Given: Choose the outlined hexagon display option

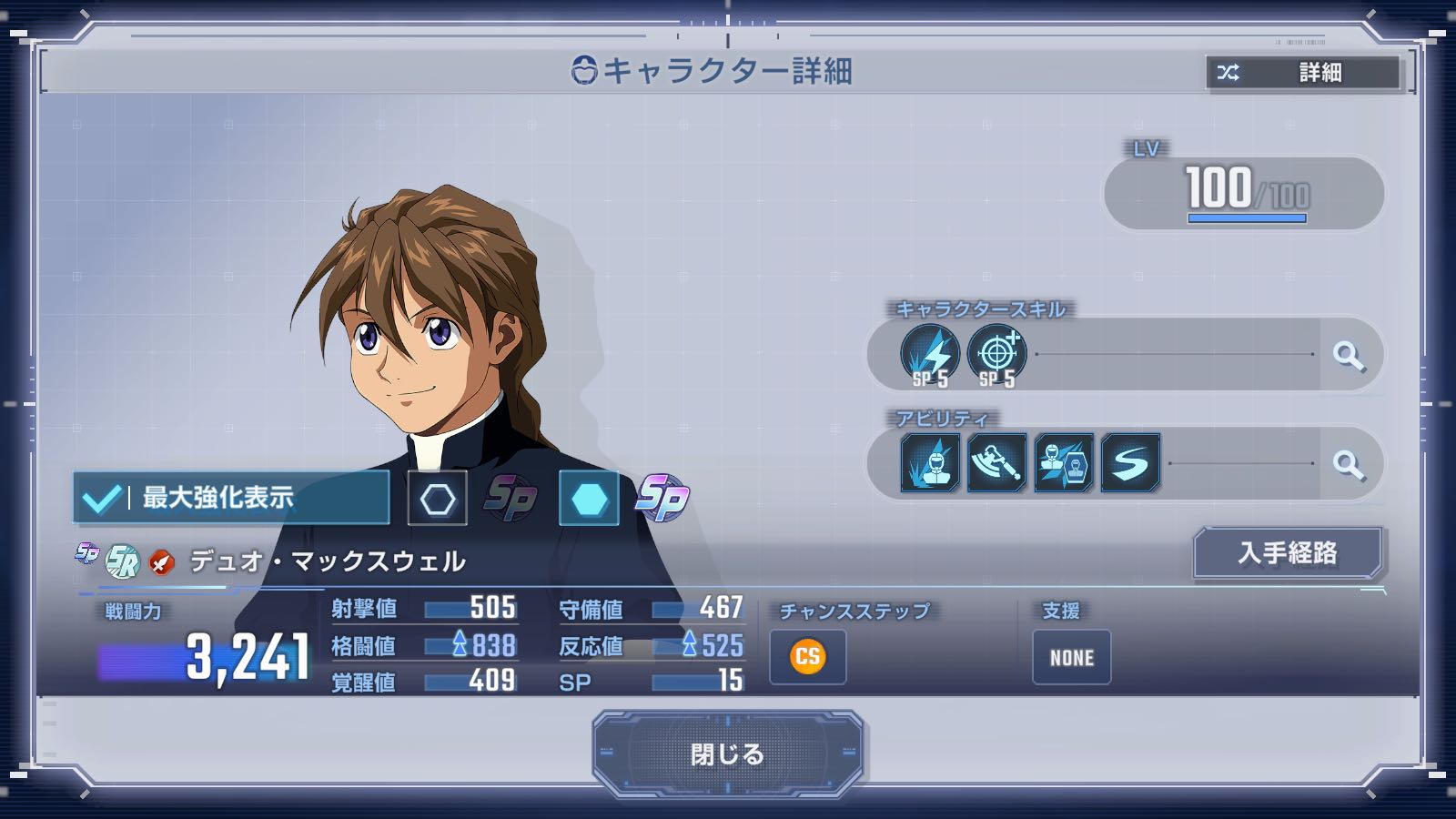Looking at the screenshot, I should point(438,499).
